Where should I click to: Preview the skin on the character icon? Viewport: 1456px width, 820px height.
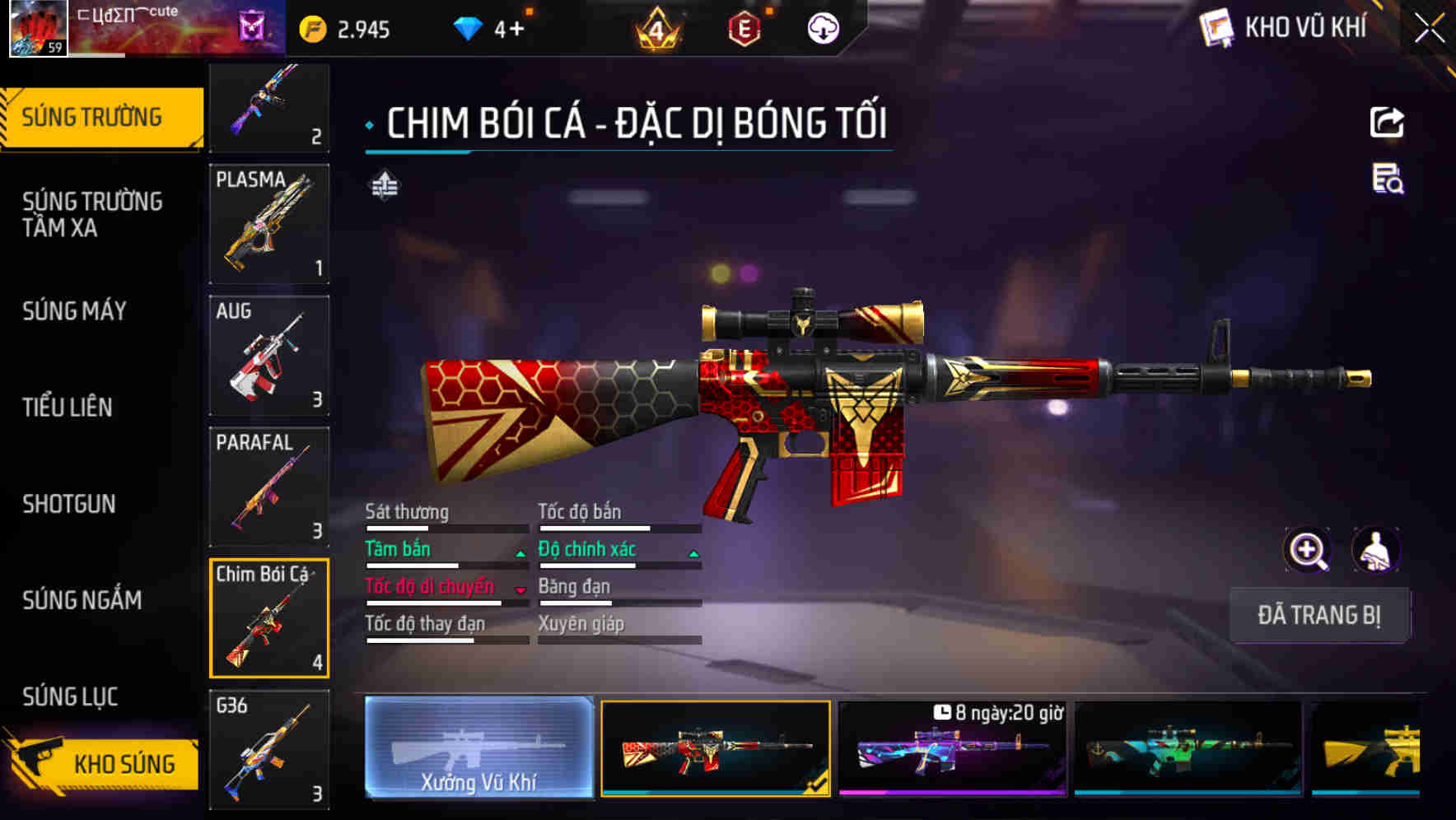coord(1375,550)
